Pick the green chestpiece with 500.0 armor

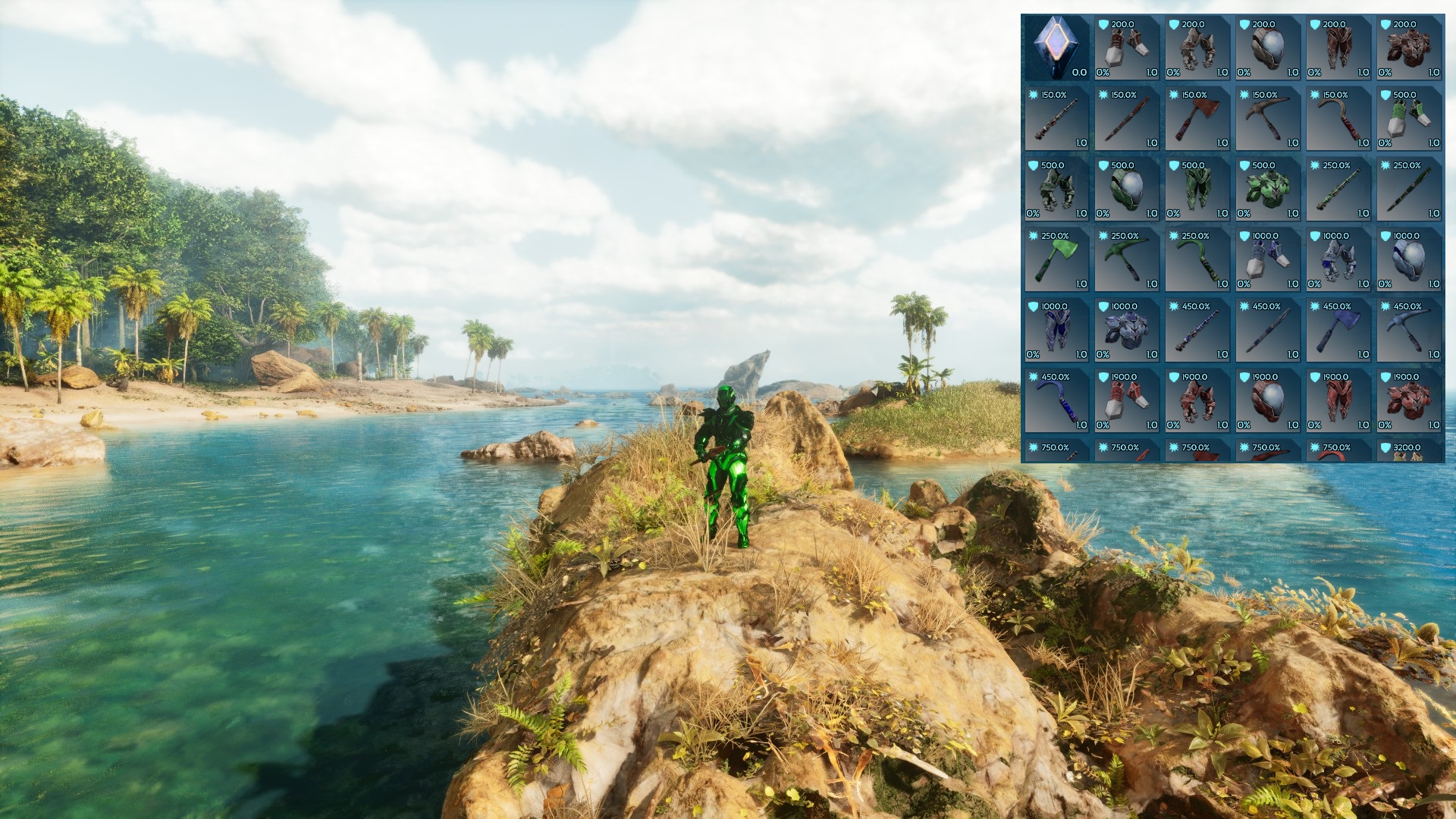[x=1268, y=190]
